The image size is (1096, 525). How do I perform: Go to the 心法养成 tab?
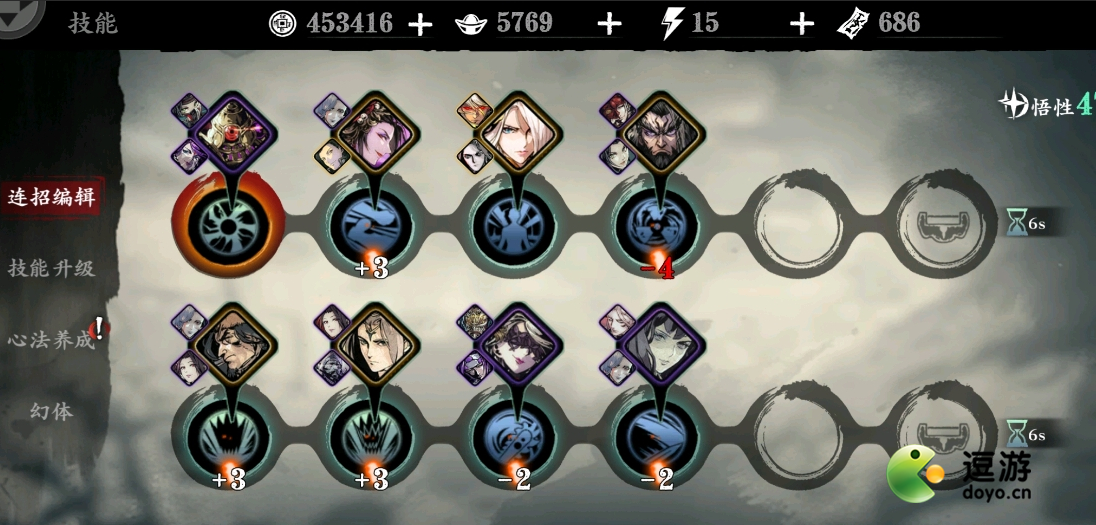(51, 340)
